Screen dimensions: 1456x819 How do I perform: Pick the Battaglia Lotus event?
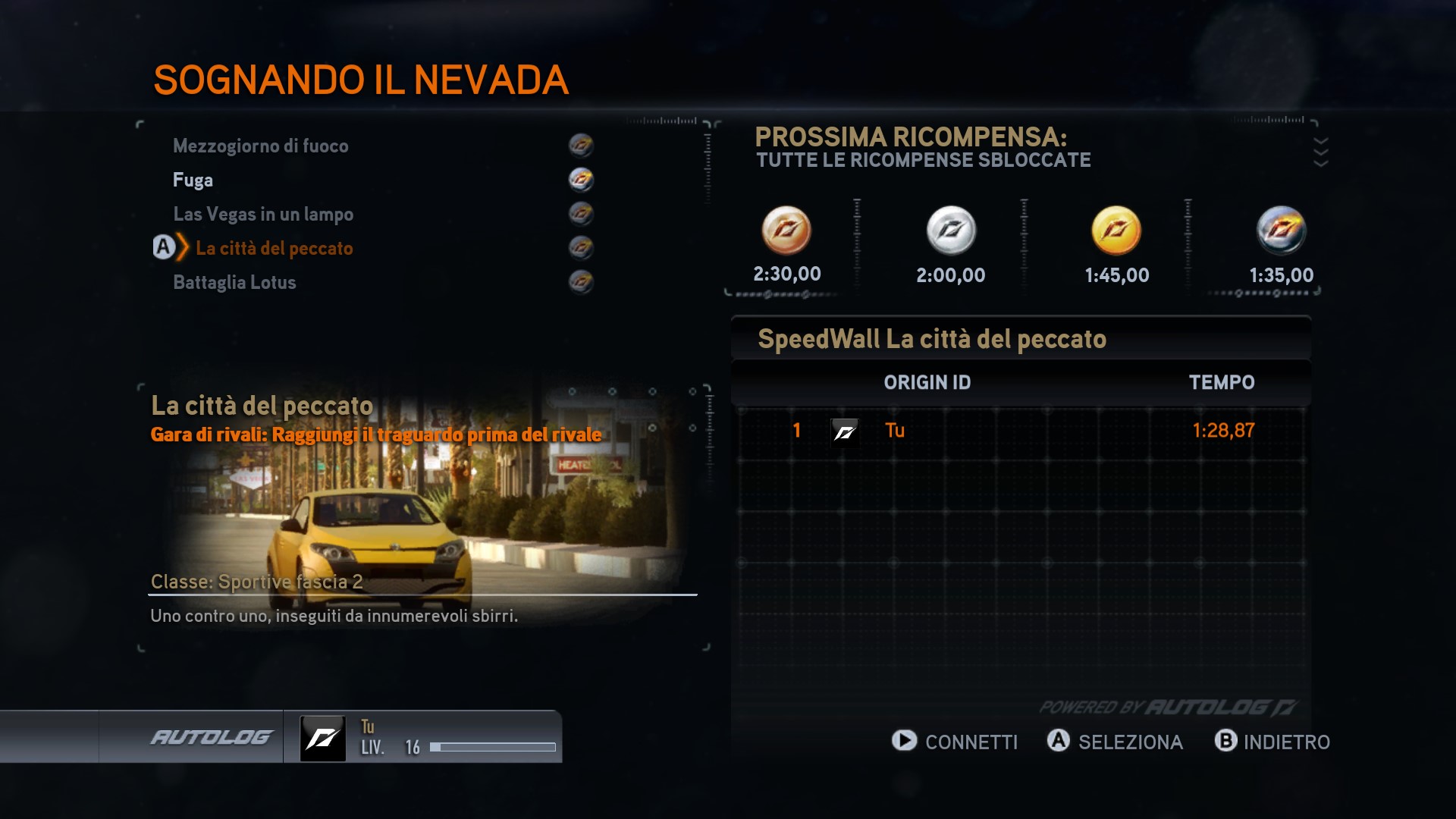click(x=234, y=282)
